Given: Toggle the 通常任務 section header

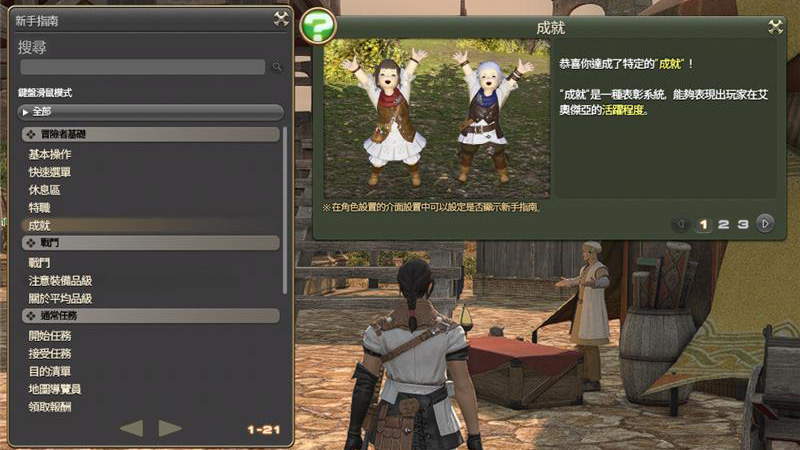Looking at the screenshot, I should coord(150,316).
